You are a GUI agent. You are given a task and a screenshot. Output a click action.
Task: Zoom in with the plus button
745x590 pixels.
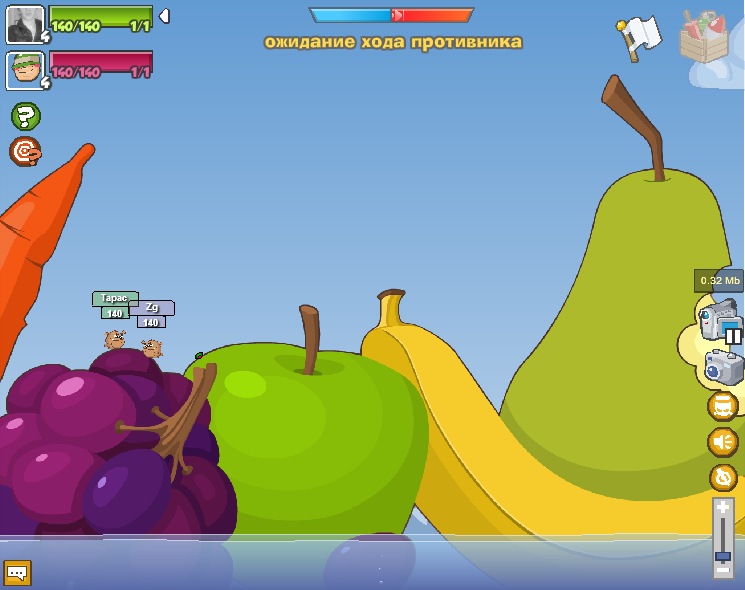(723, 508)
